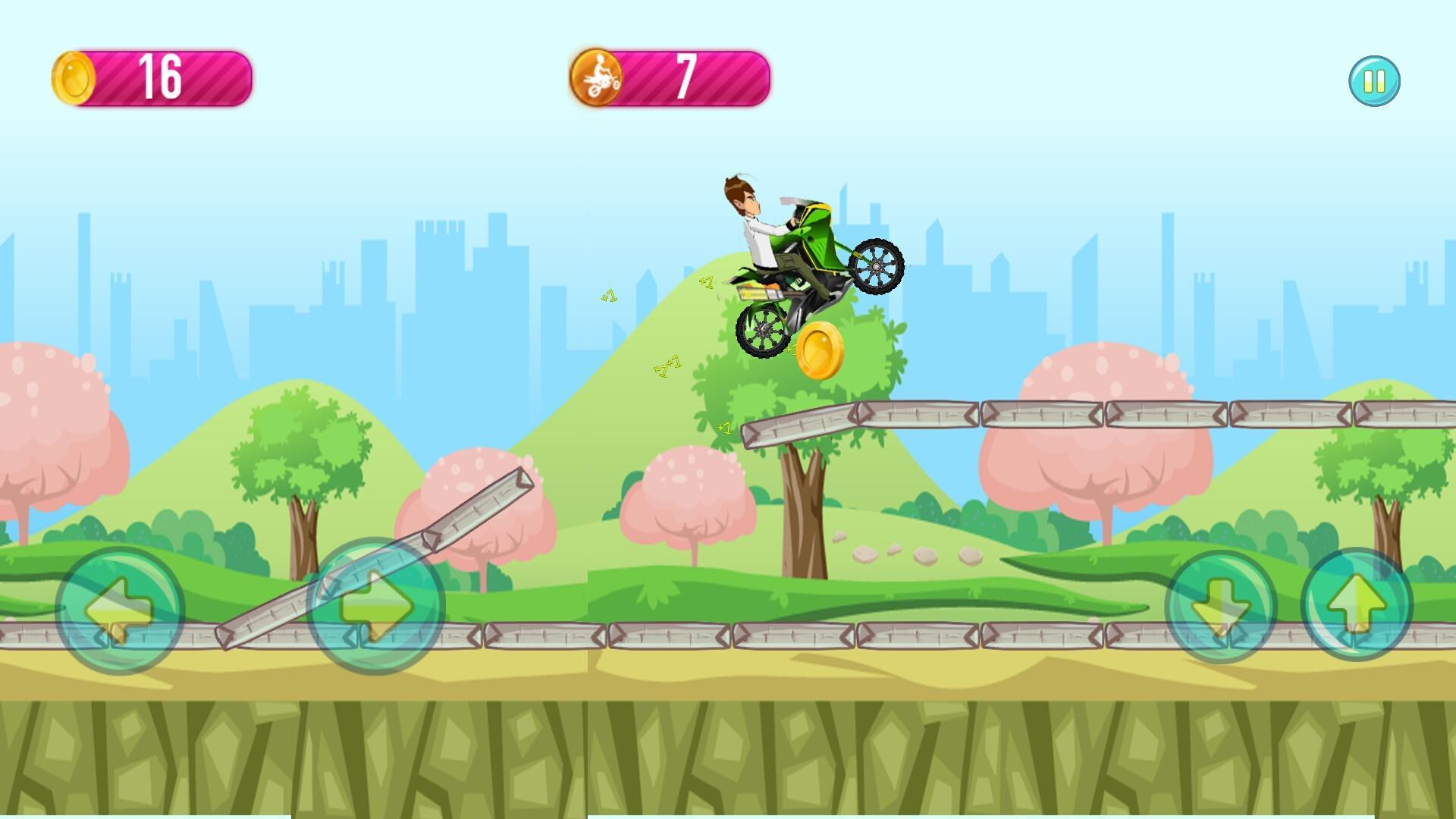Tap the gold coin icon beside the score
This screenshot has width=1456, height=819.
click(x=74, y=77)
